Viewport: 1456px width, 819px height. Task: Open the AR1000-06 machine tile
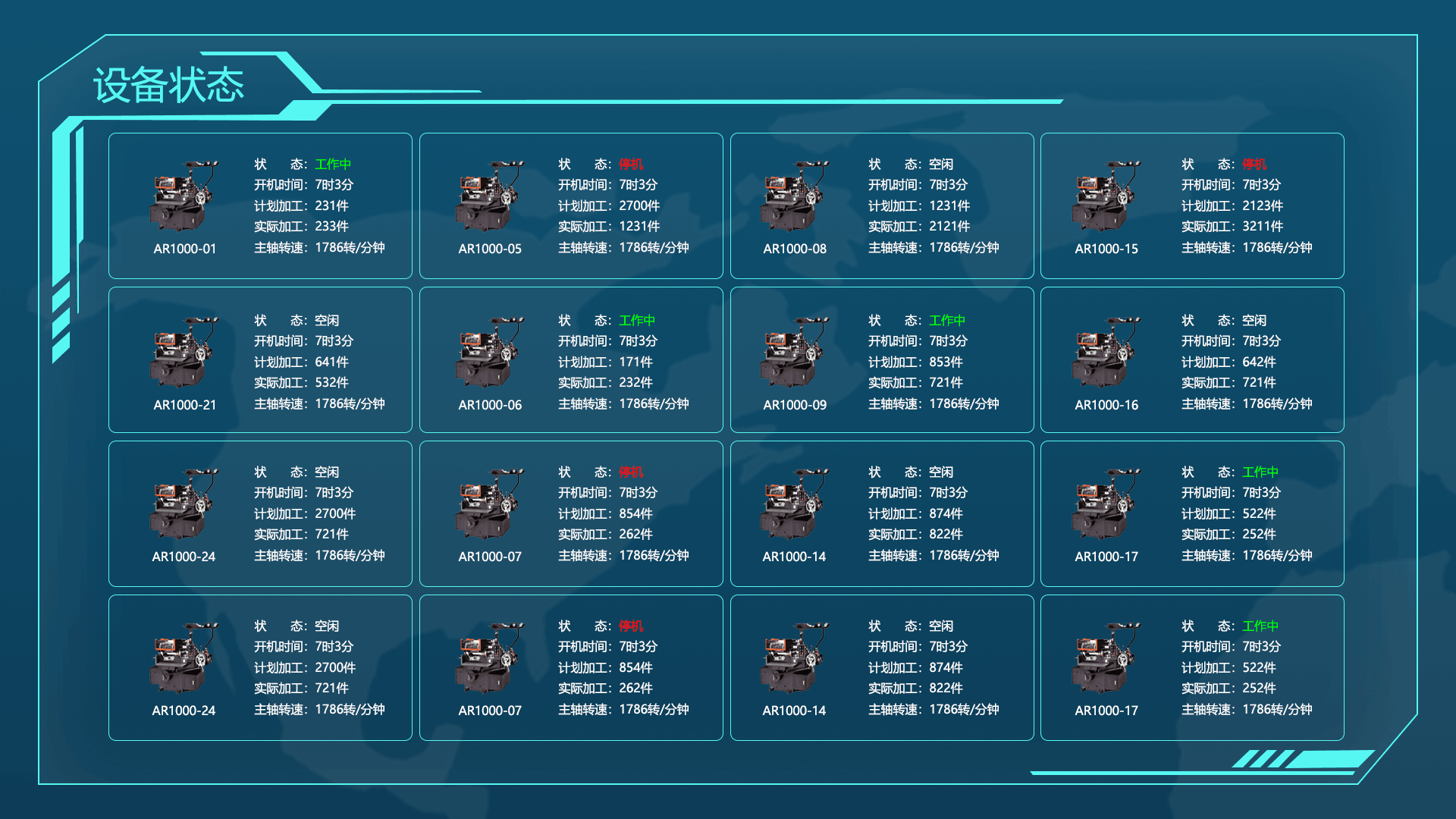click(571, 359)
